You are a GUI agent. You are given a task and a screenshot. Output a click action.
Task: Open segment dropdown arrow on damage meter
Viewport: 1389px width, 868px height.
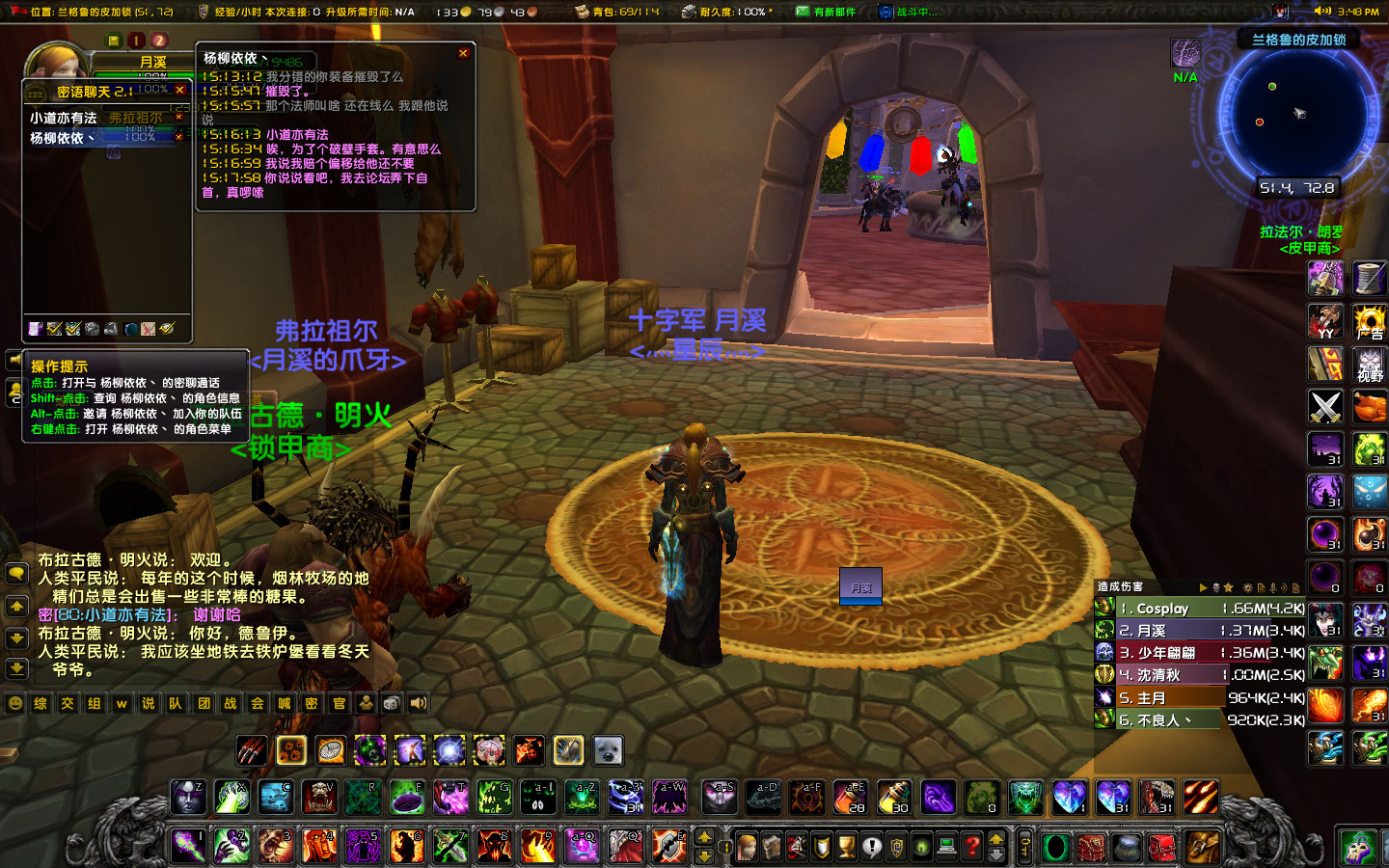1204,586
